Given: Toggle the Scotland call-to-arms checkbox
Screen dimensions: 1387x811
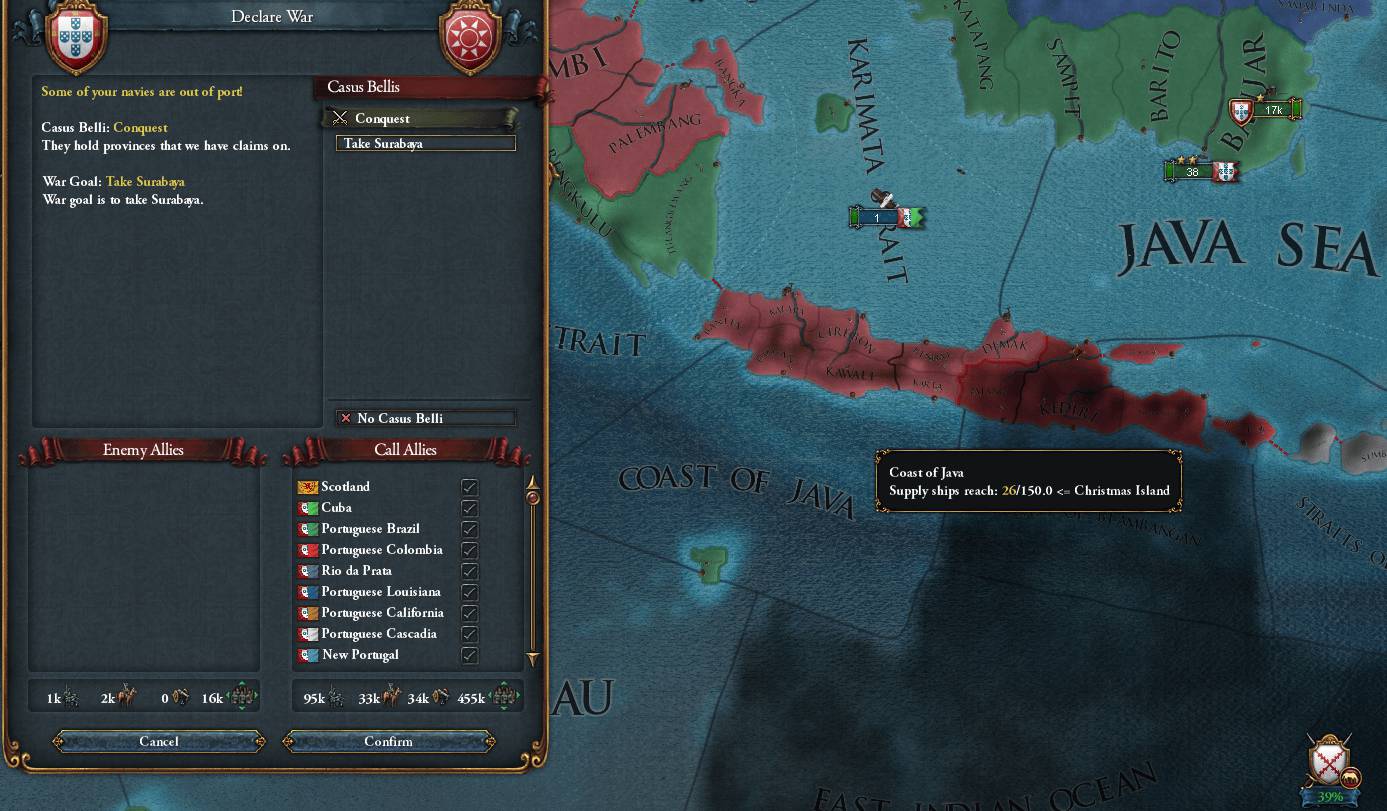Looking at the screenshot, I should 469,487.
